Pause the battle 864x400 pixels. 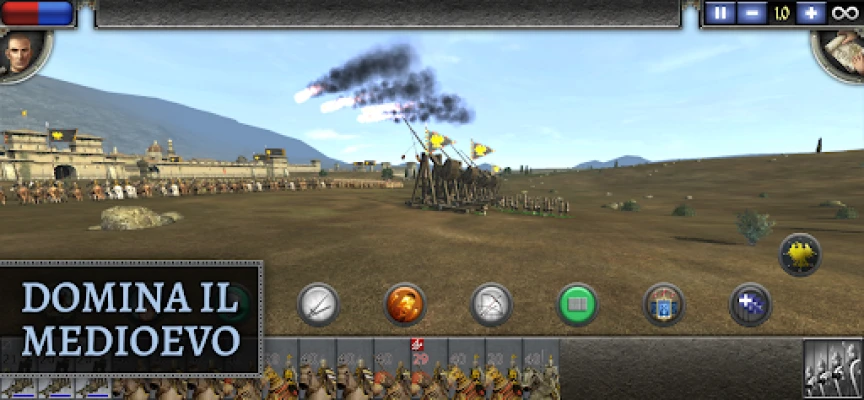coord(720,14)
